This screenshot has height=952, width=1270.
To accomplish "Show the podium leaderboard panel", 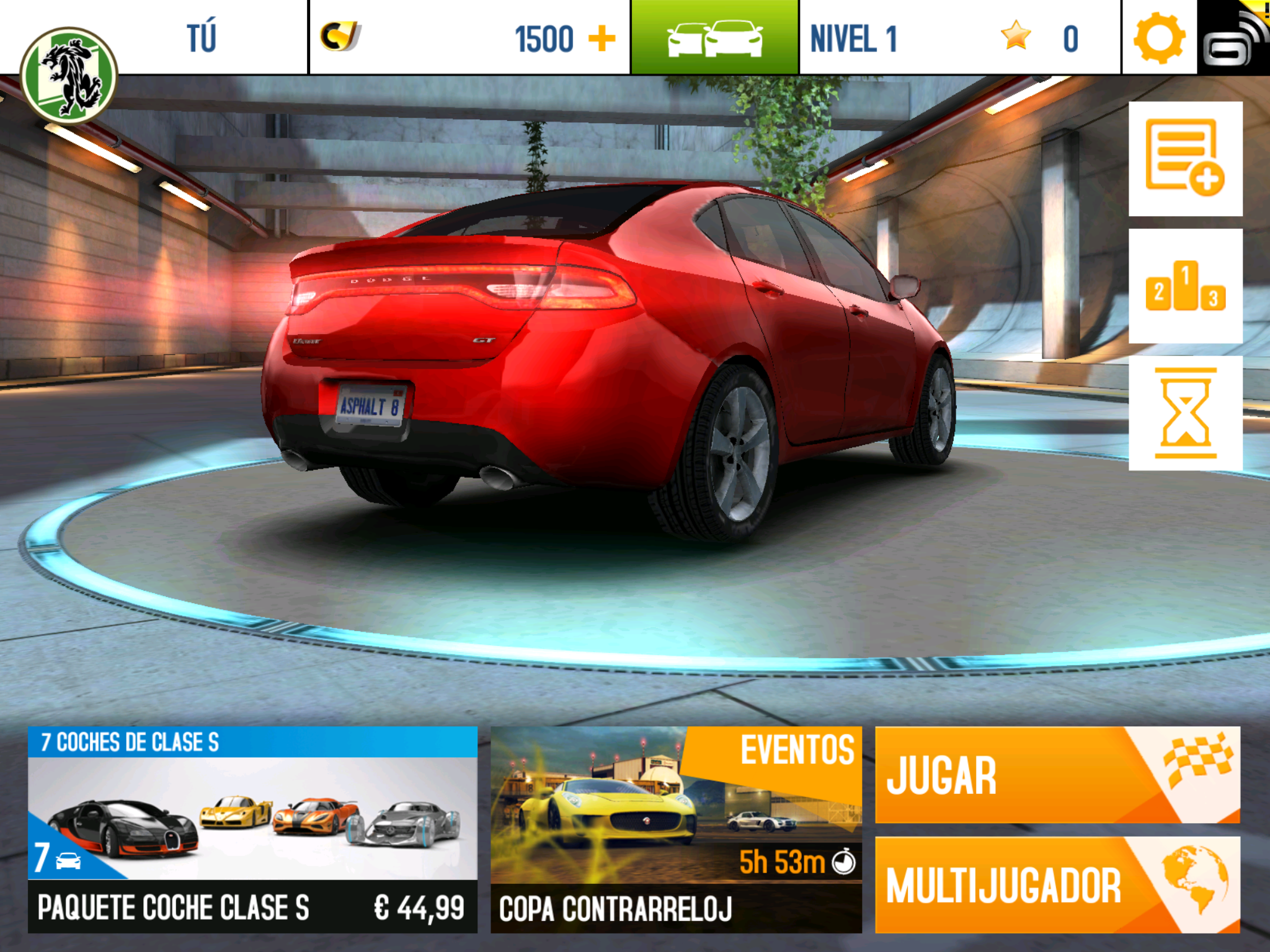I will 1185,286.
